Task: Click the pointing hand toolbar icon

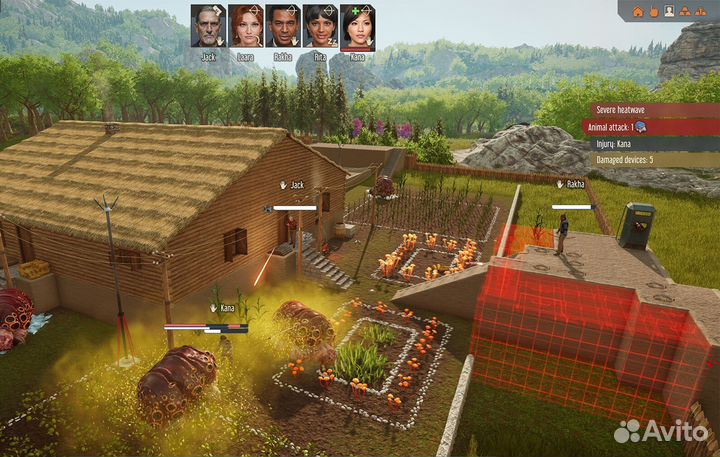Action: click(x=654, y=12)
